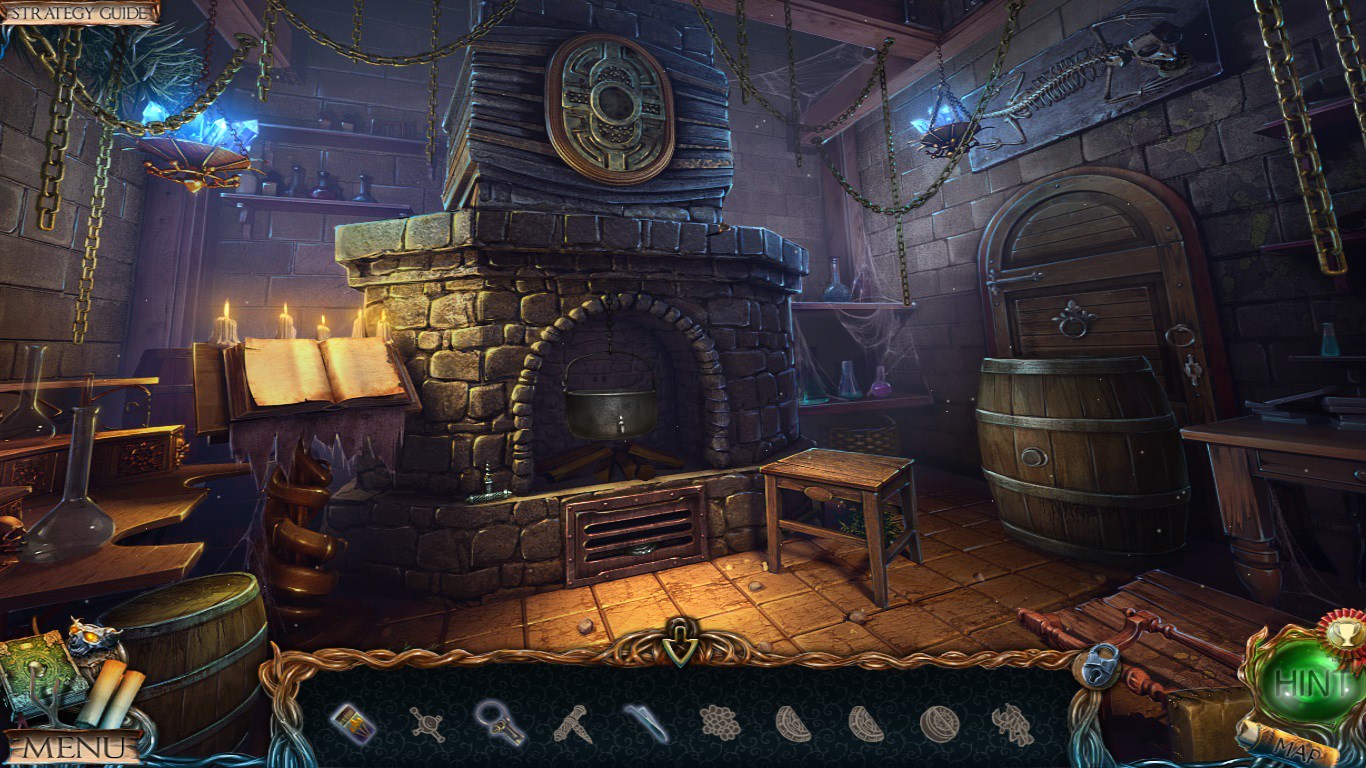Choose the carved figurine inventory item
The width and height of the screenshot is (1366, 768).
point(1012,724)
